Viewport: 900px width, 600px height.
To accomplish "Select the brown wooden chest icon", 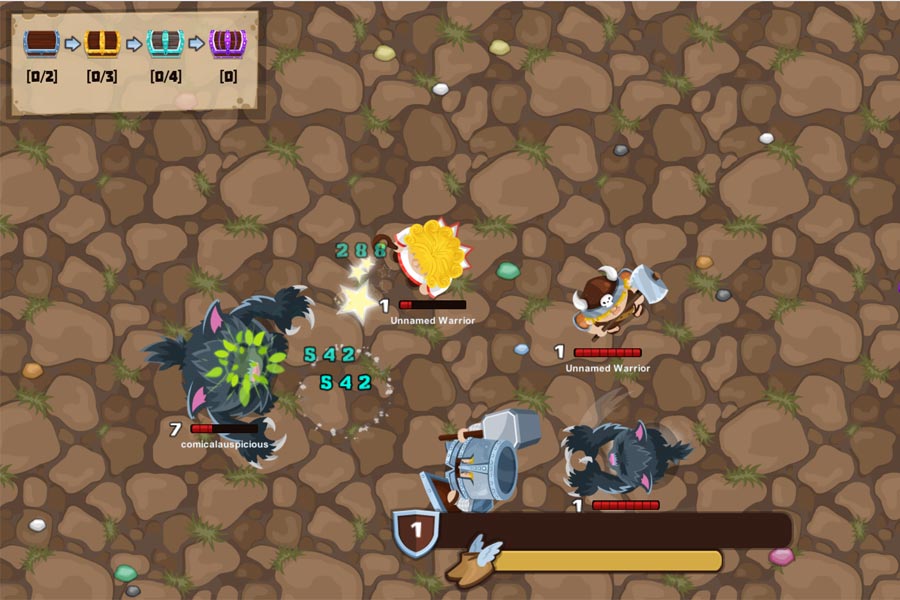I will (42, 43).
